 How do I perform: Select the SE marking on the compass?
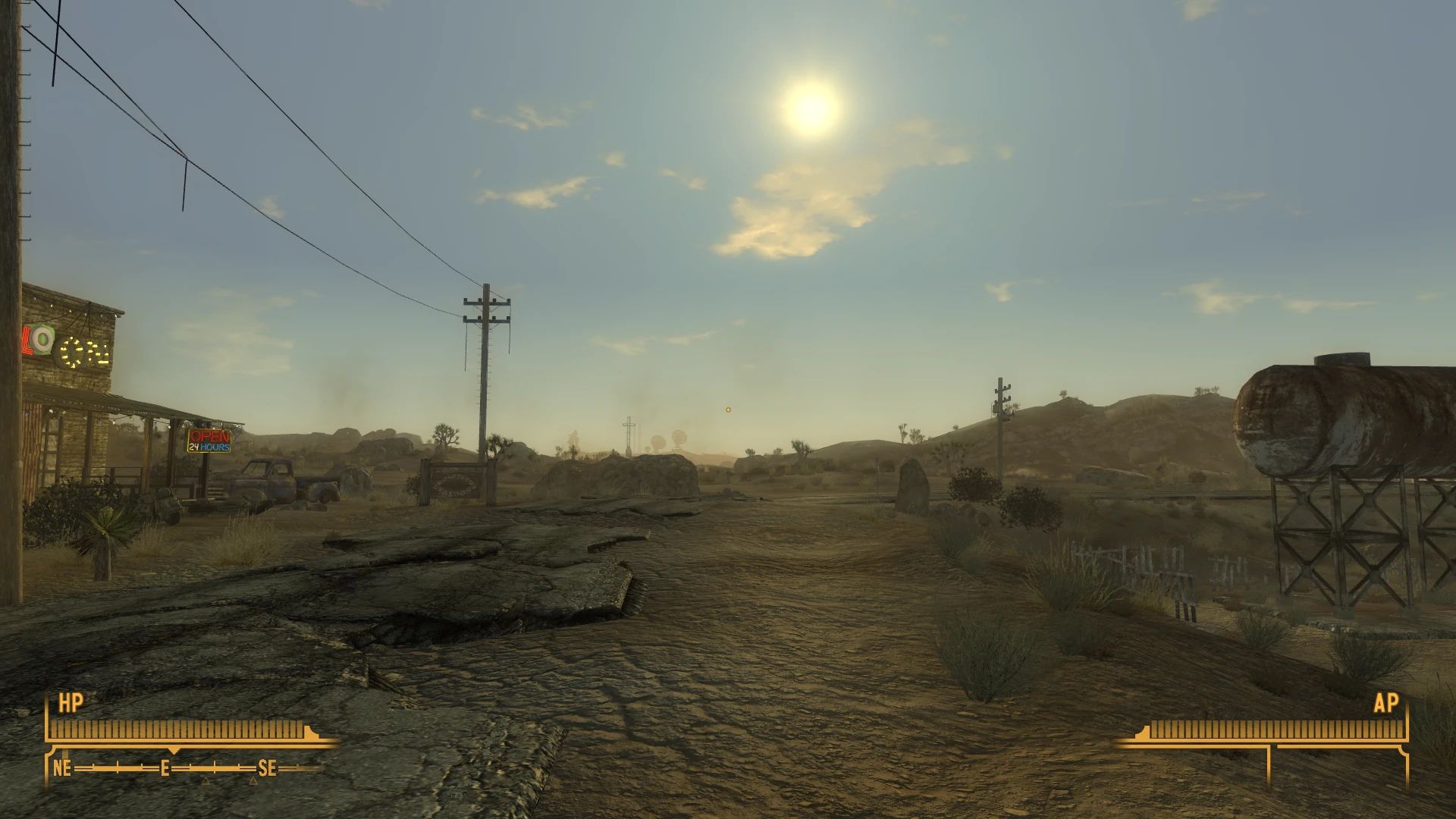pos(265,767)
